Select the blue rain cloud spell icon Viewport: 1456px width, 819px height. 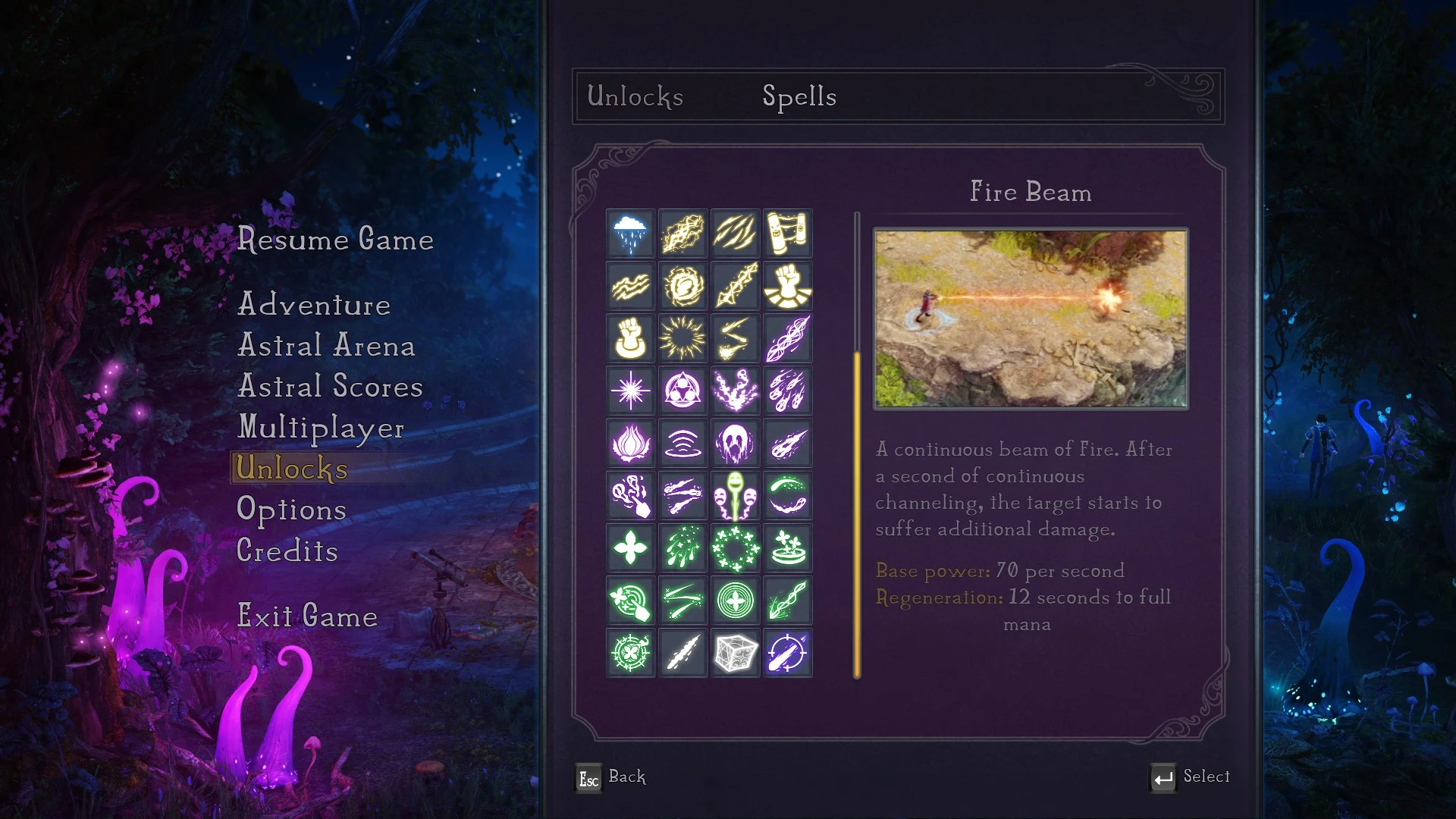coord(630,234)
